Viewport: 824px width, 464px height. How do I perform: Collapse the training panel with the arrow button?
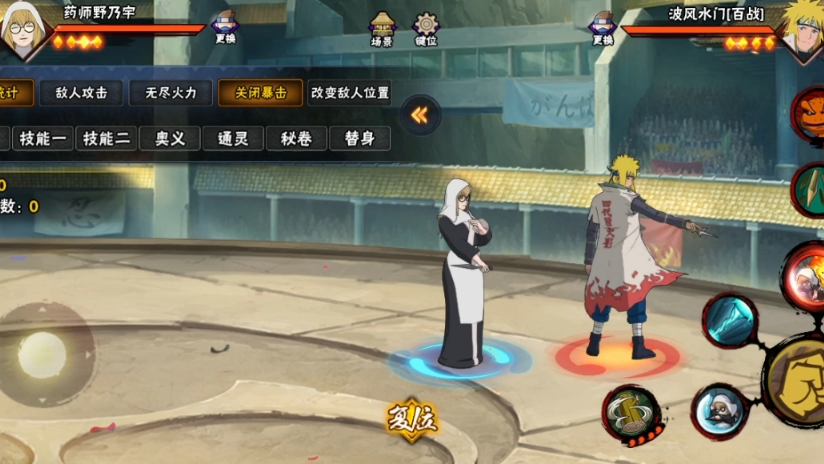point(420,115)
